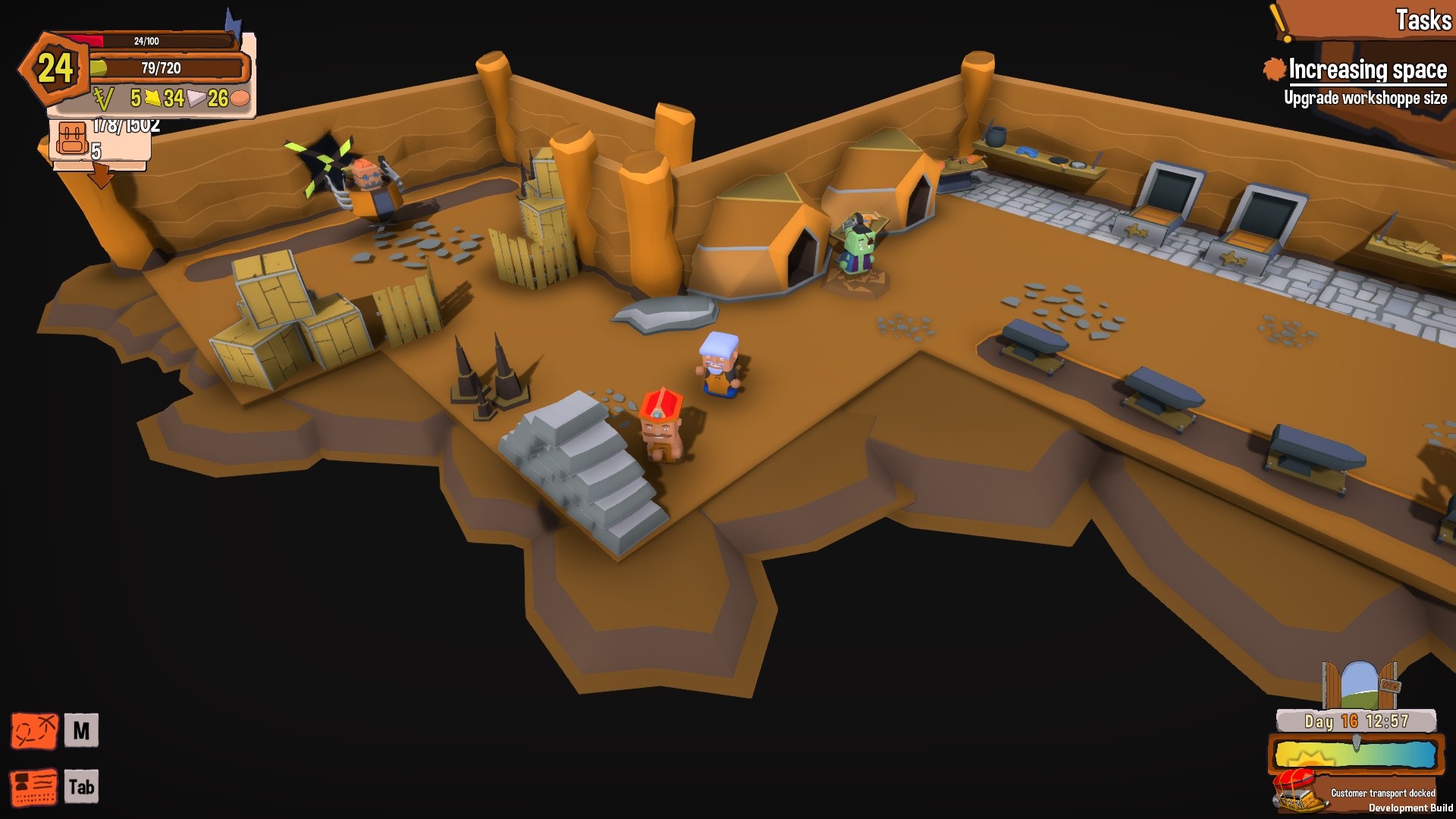Open the map using the map icon

(x=34, y=731)
